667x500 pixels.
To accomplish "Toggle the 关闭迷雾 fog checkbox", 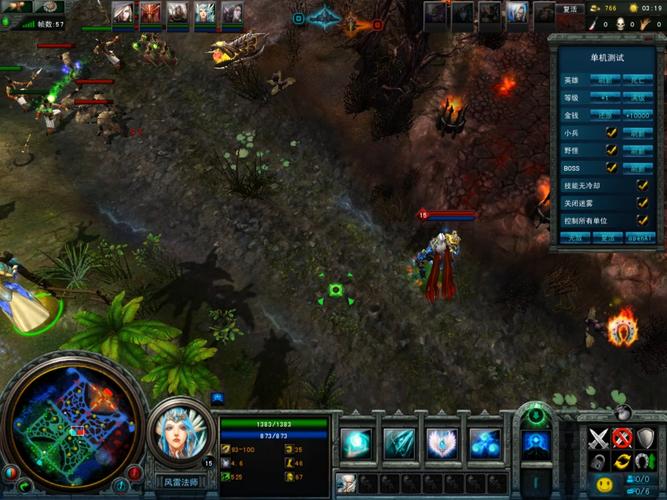I will [643, 202].
